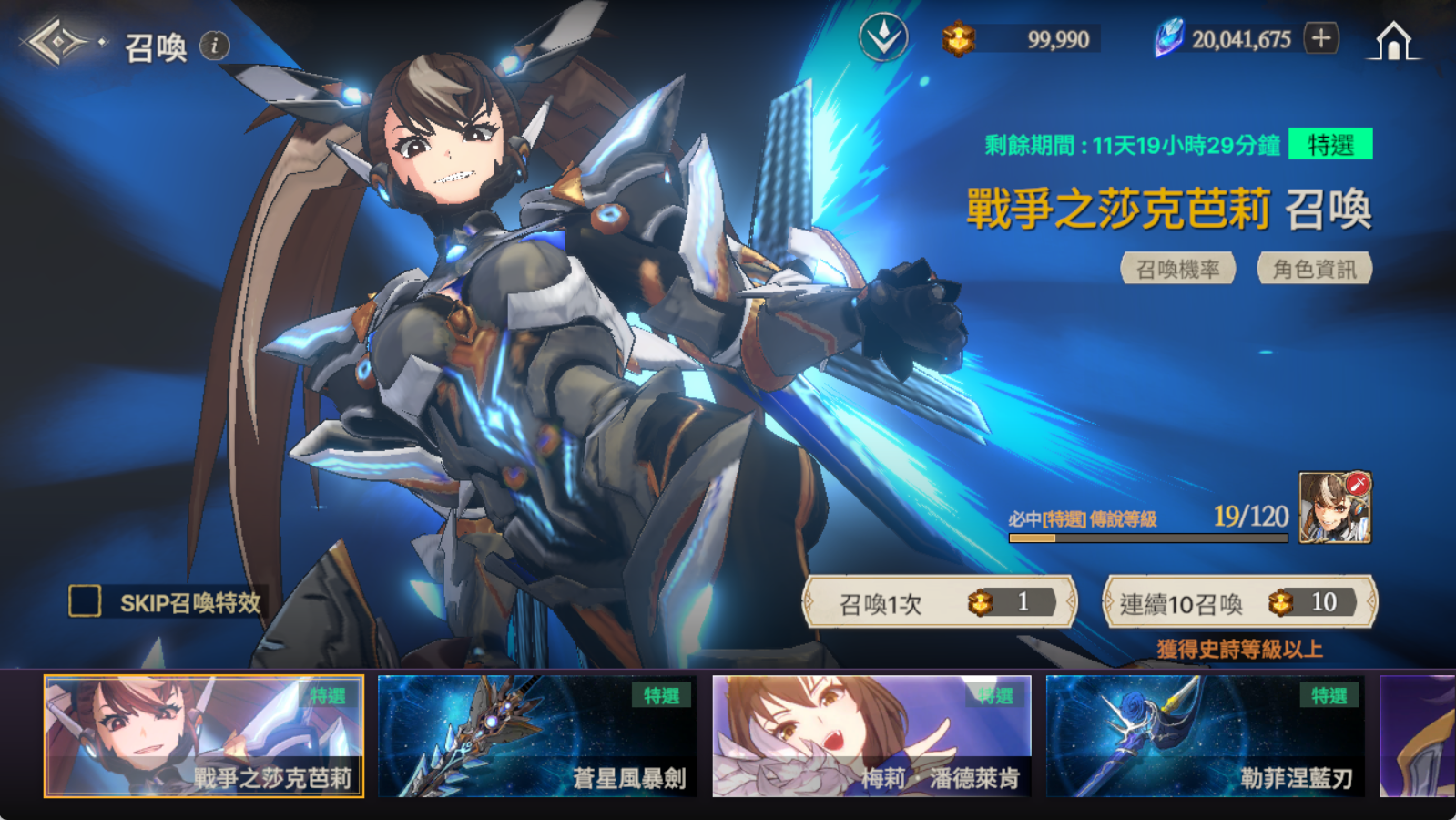Toggle SKIP召喚特效 checkbox
Screen dimensions: 1456x820
[x=86, y=601]
